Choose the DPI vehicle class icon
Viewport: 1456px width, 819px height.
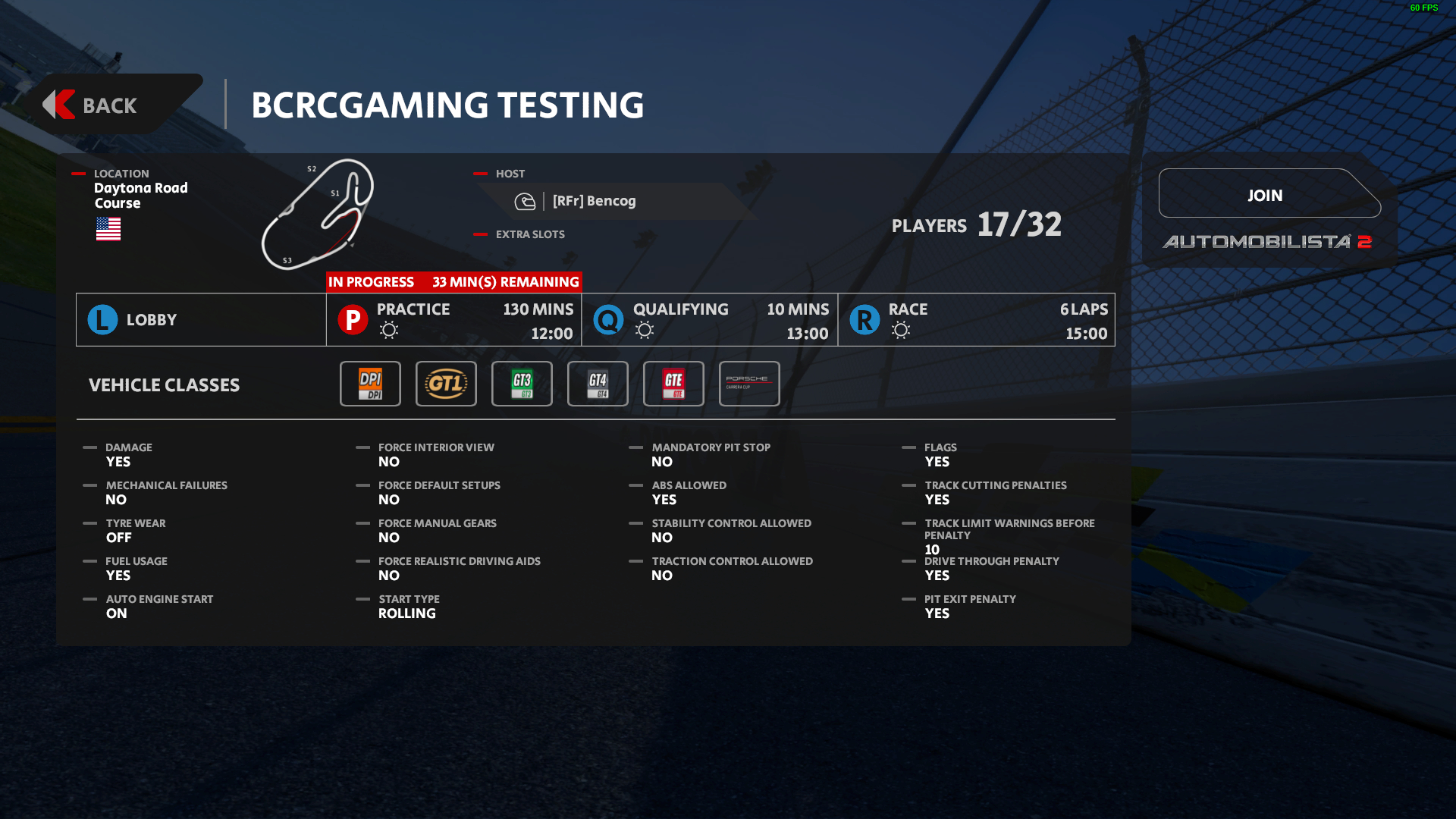[x=370, y=384]
